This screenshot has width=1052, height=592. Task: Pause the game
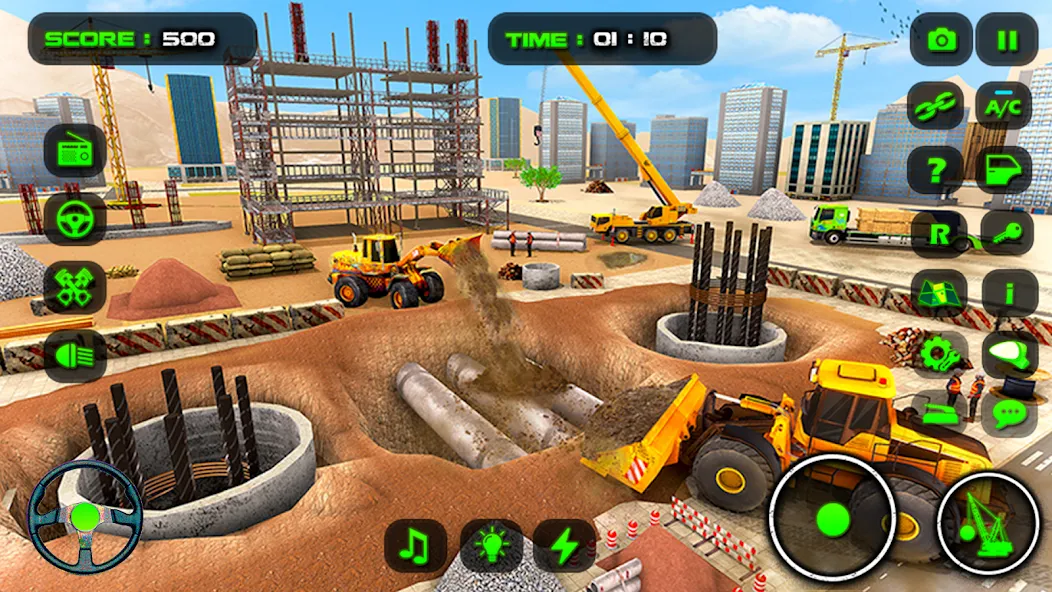[1008, 40]
